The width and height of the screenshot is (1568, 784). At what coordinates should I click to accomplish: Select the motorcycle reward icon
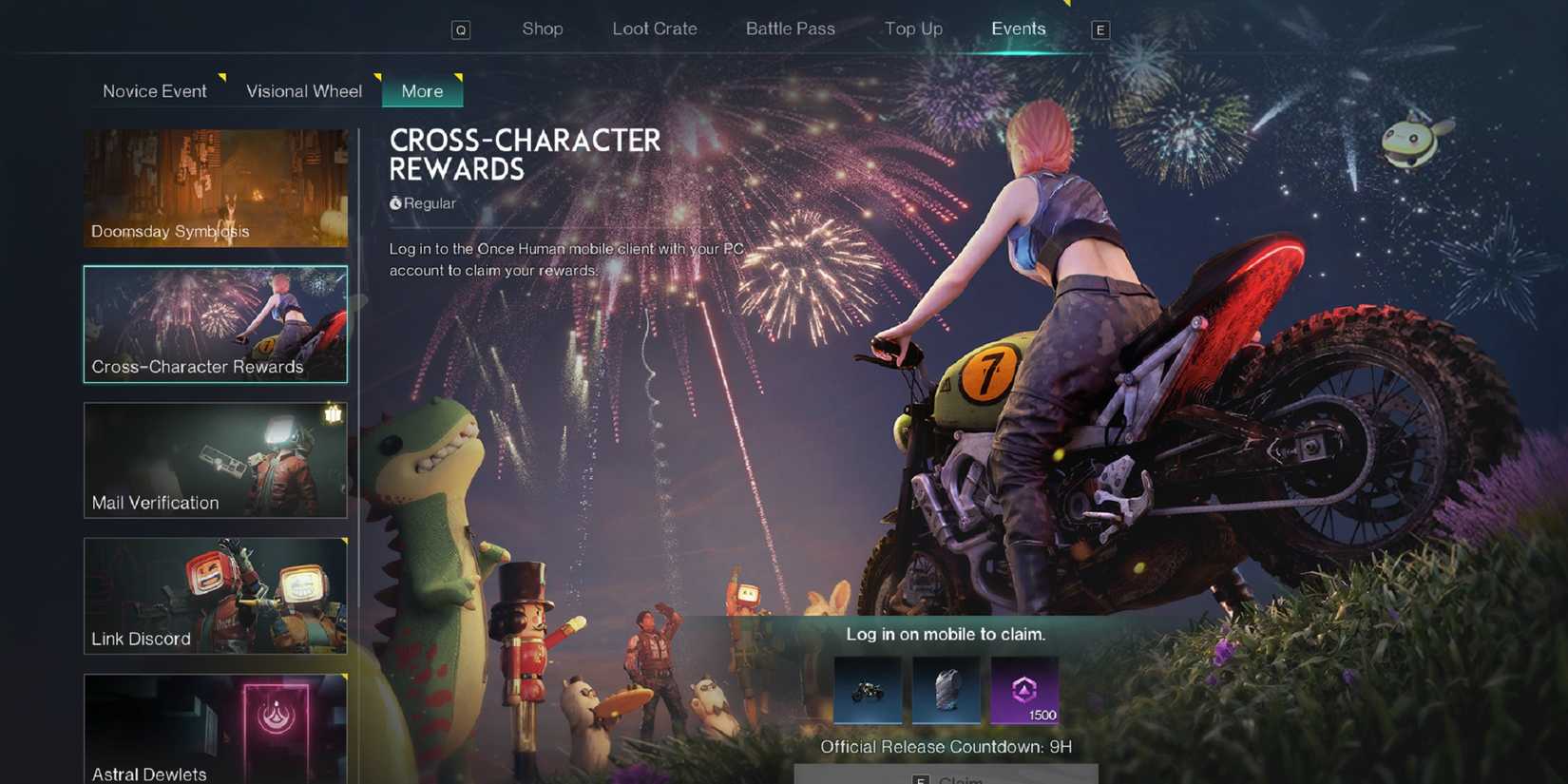(869, 691)
